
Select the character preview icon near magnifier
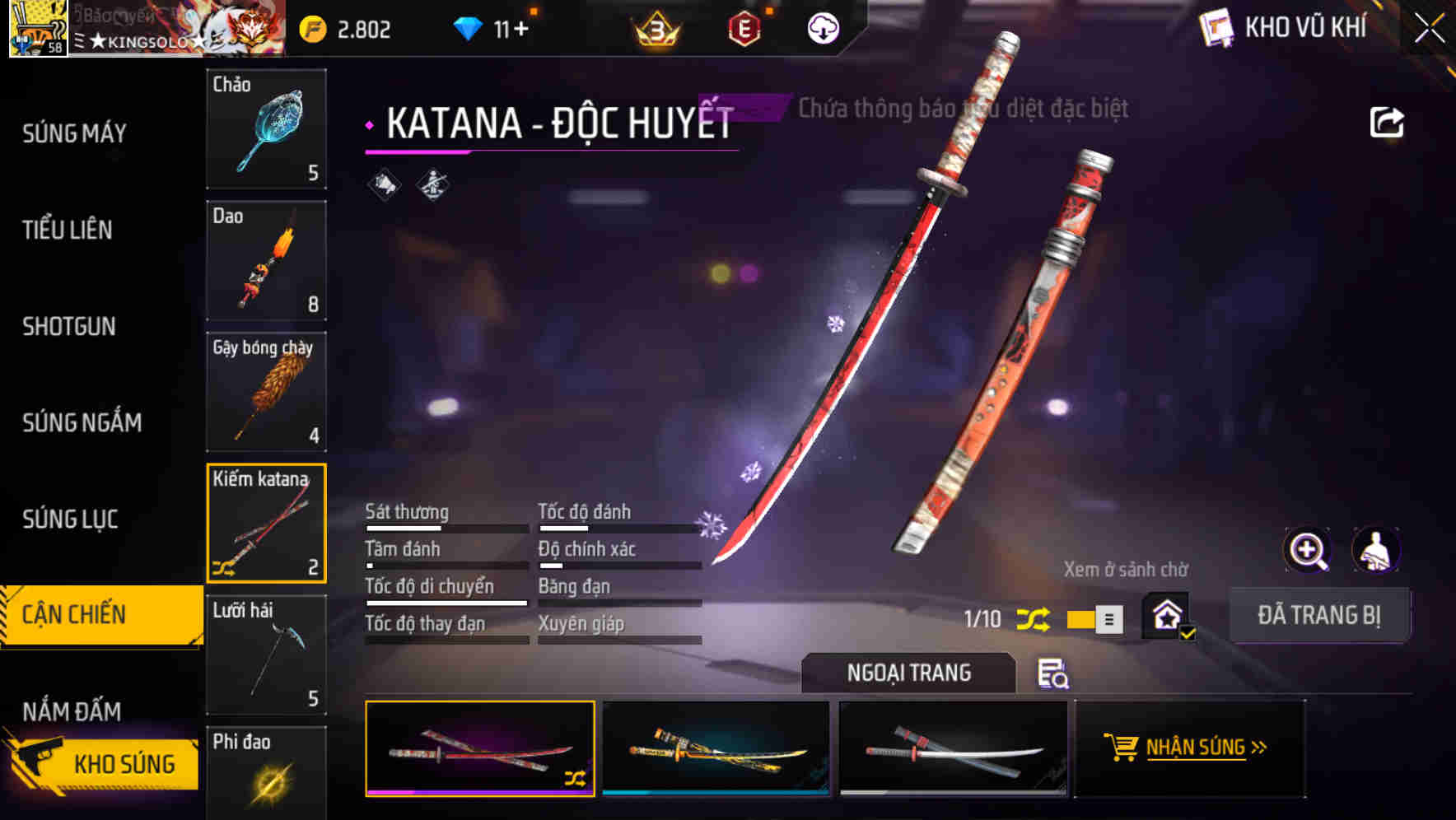1374,550
